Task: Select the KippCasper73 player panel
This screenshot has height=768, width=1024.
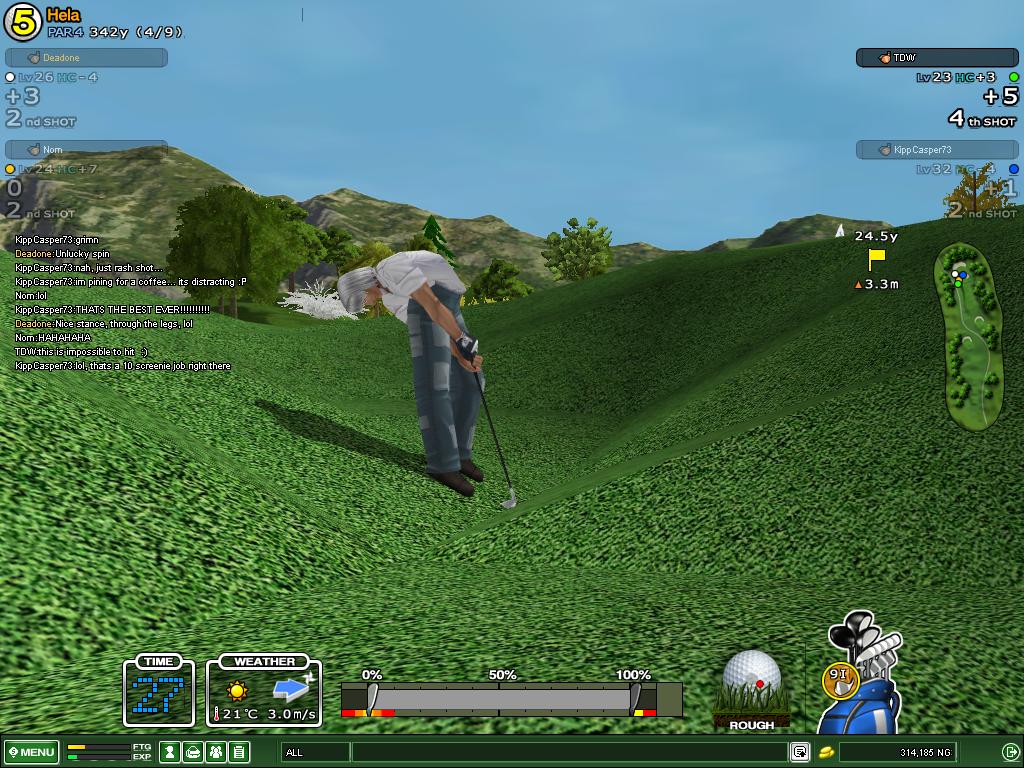Action: point(936,150)
